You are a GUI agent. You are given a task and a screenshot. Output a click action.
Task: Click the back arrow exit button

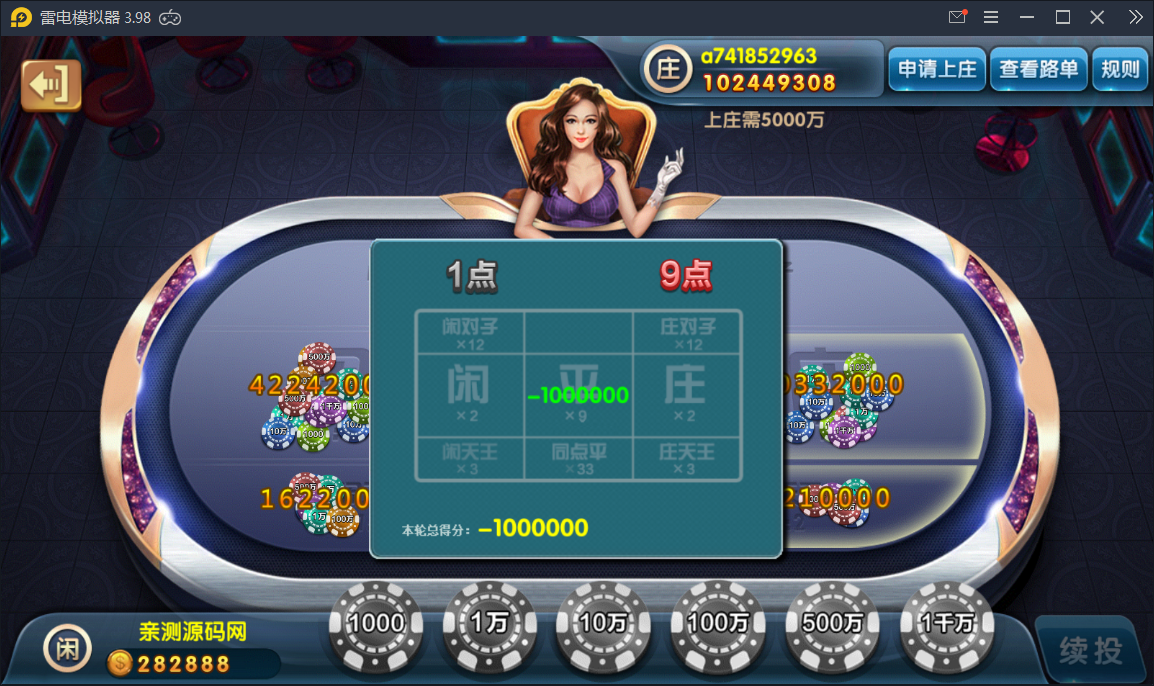coord(50,85)
